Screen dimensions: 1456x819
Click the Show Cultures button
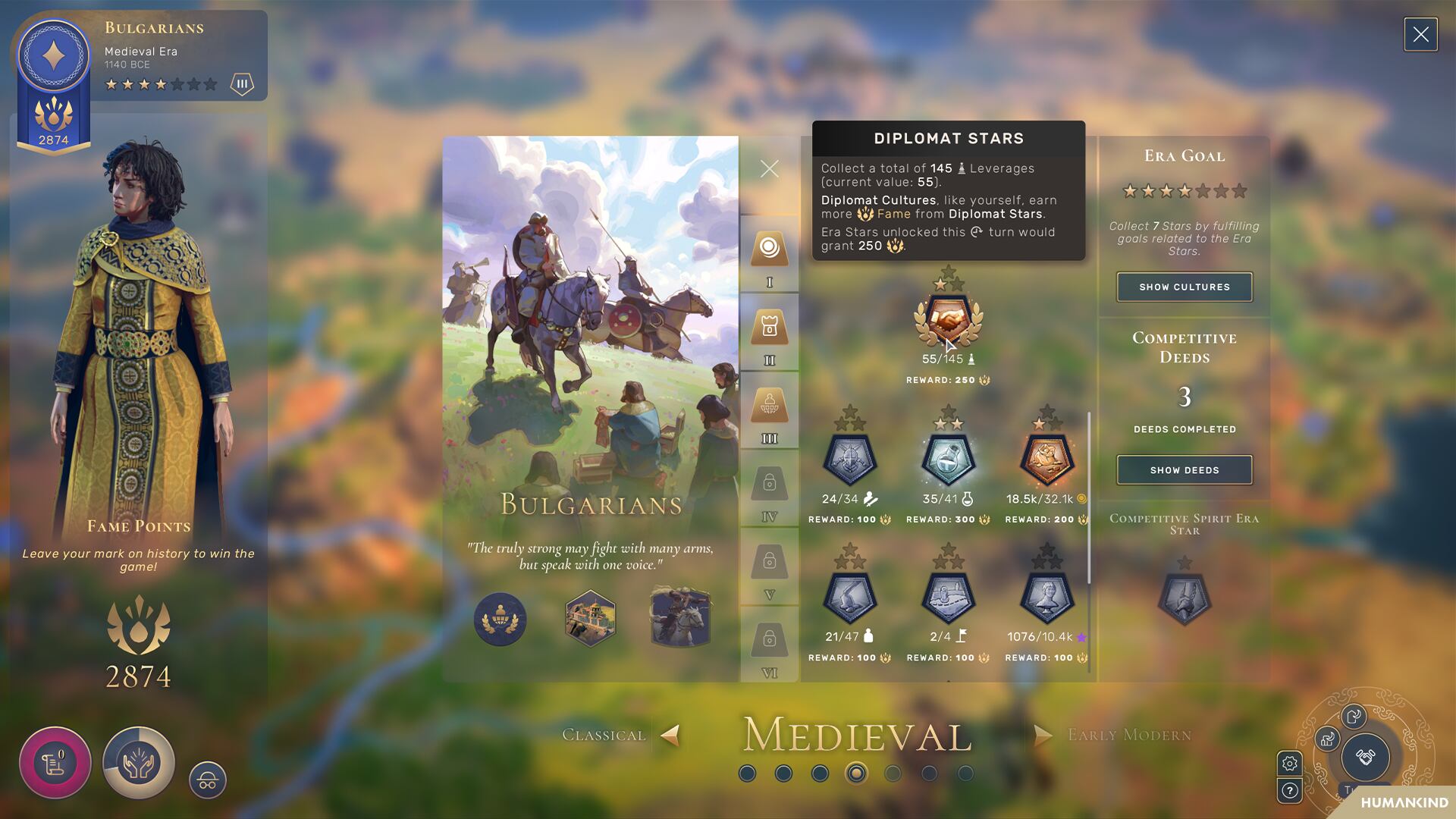pyautogui.click(x=1184, y=287)
